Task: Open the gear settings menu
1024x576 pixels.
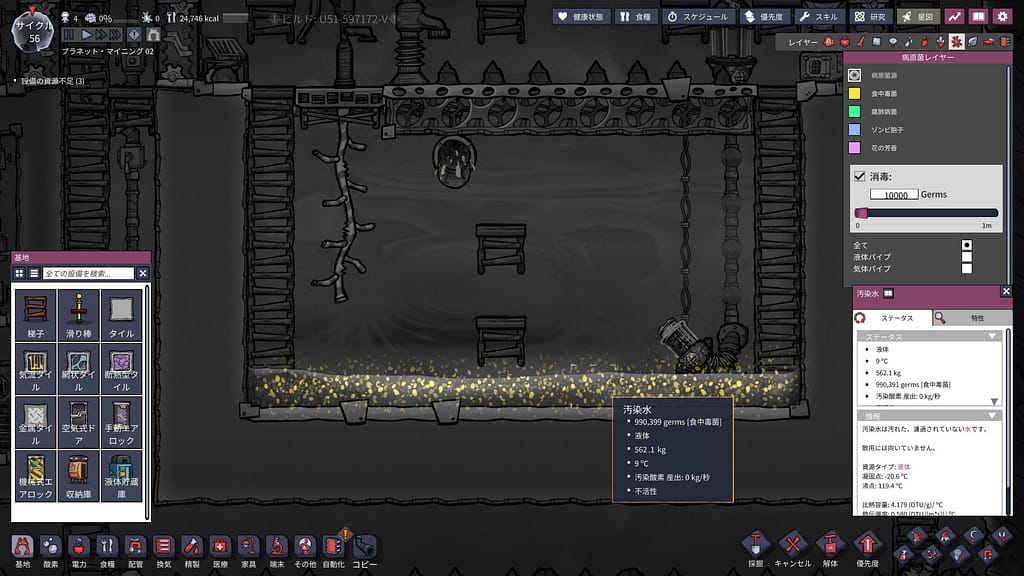Action: point(1001,16)
